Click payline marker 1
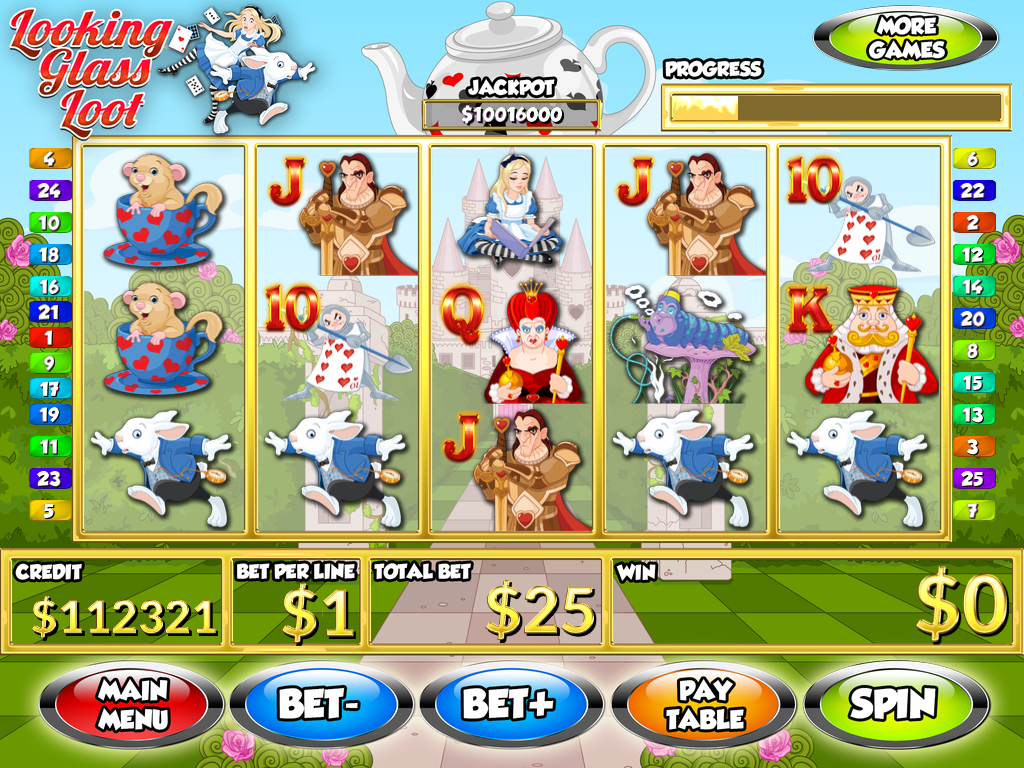This screenshot has width=1024, height=768. (x=50, y=337)
